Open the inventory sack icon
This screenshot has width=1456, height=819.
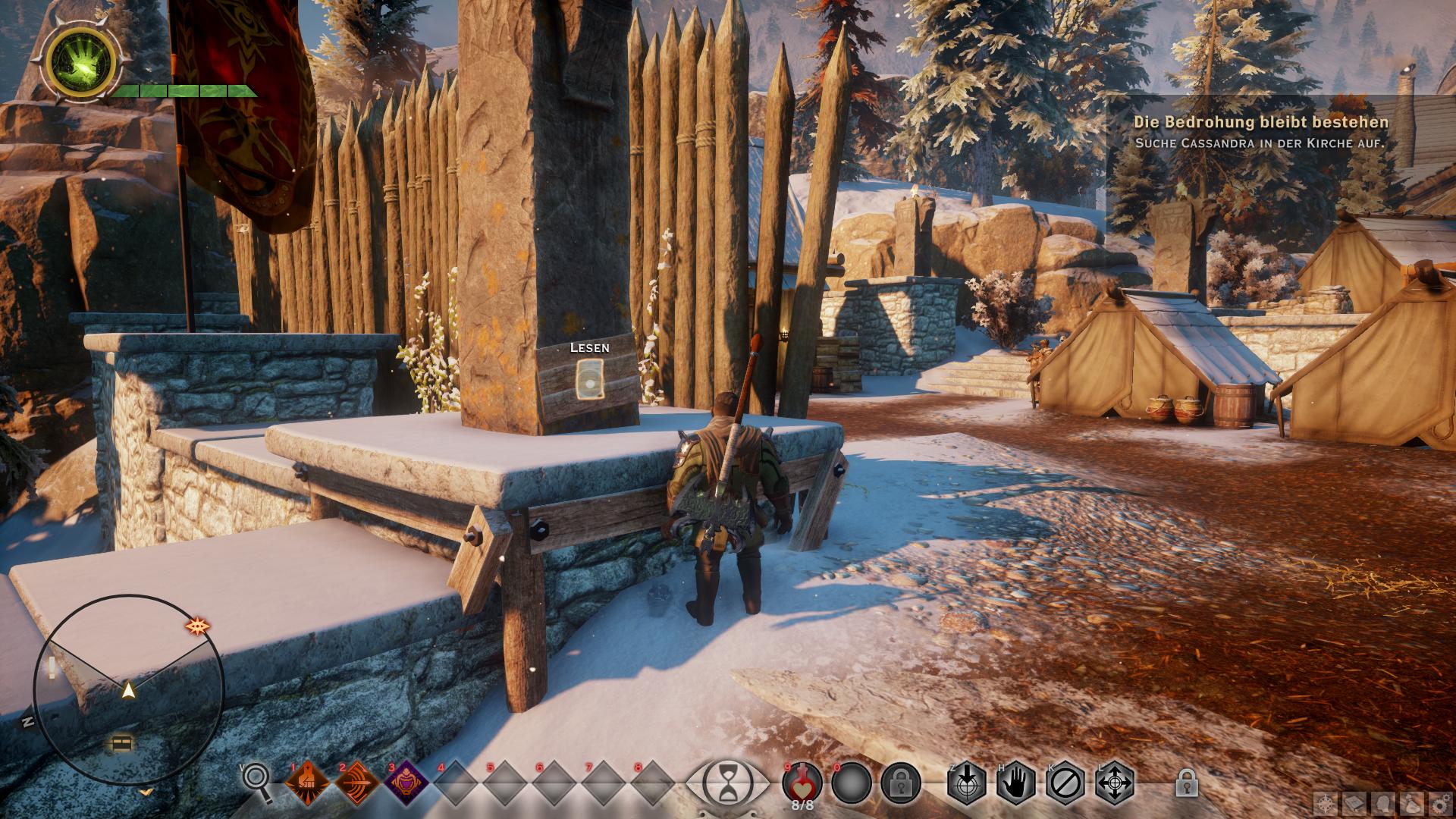click(x=1411, y=803)
